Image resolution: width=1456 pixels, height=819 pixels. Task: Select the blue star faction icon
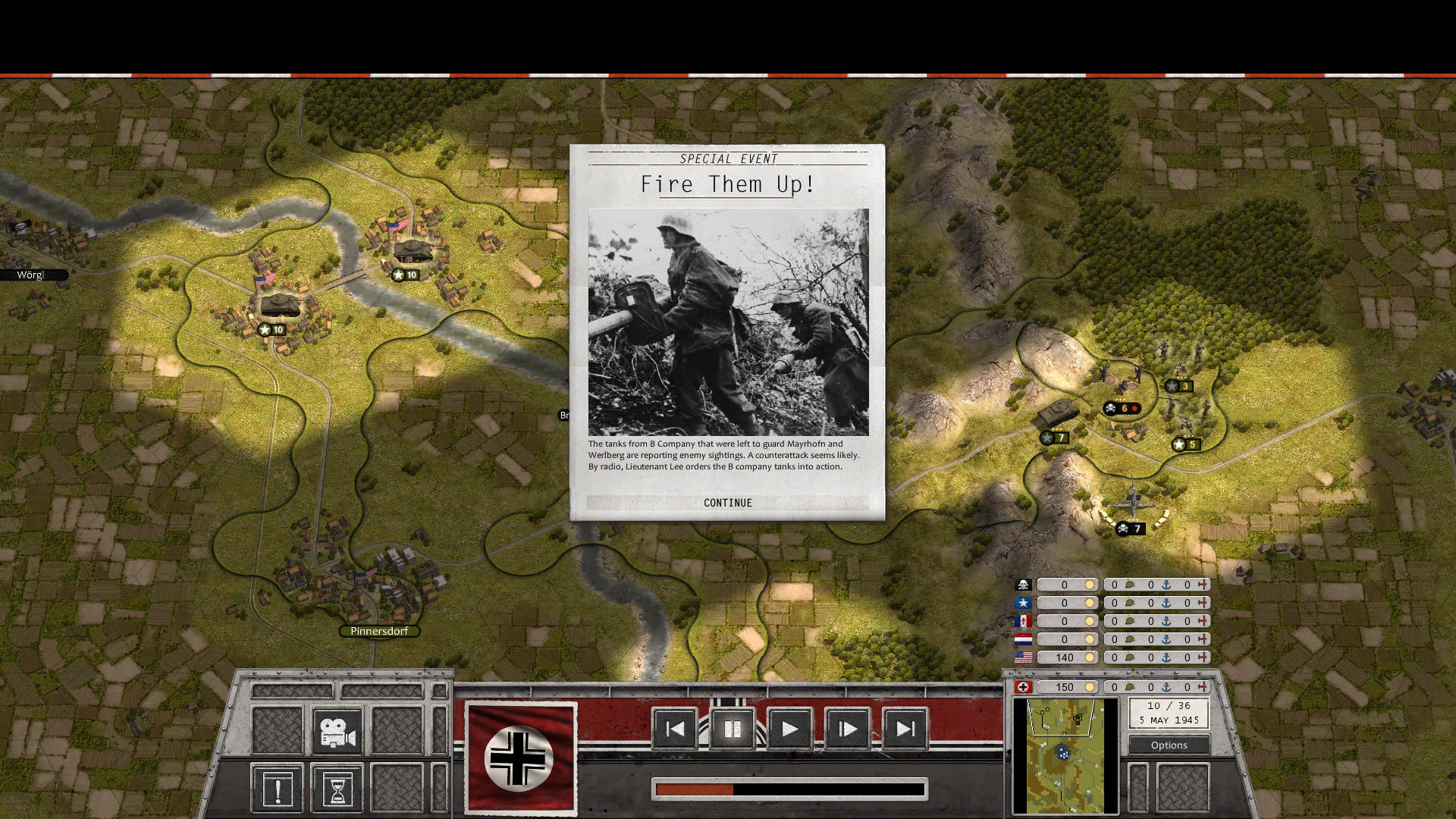[x=1025, y=603]
